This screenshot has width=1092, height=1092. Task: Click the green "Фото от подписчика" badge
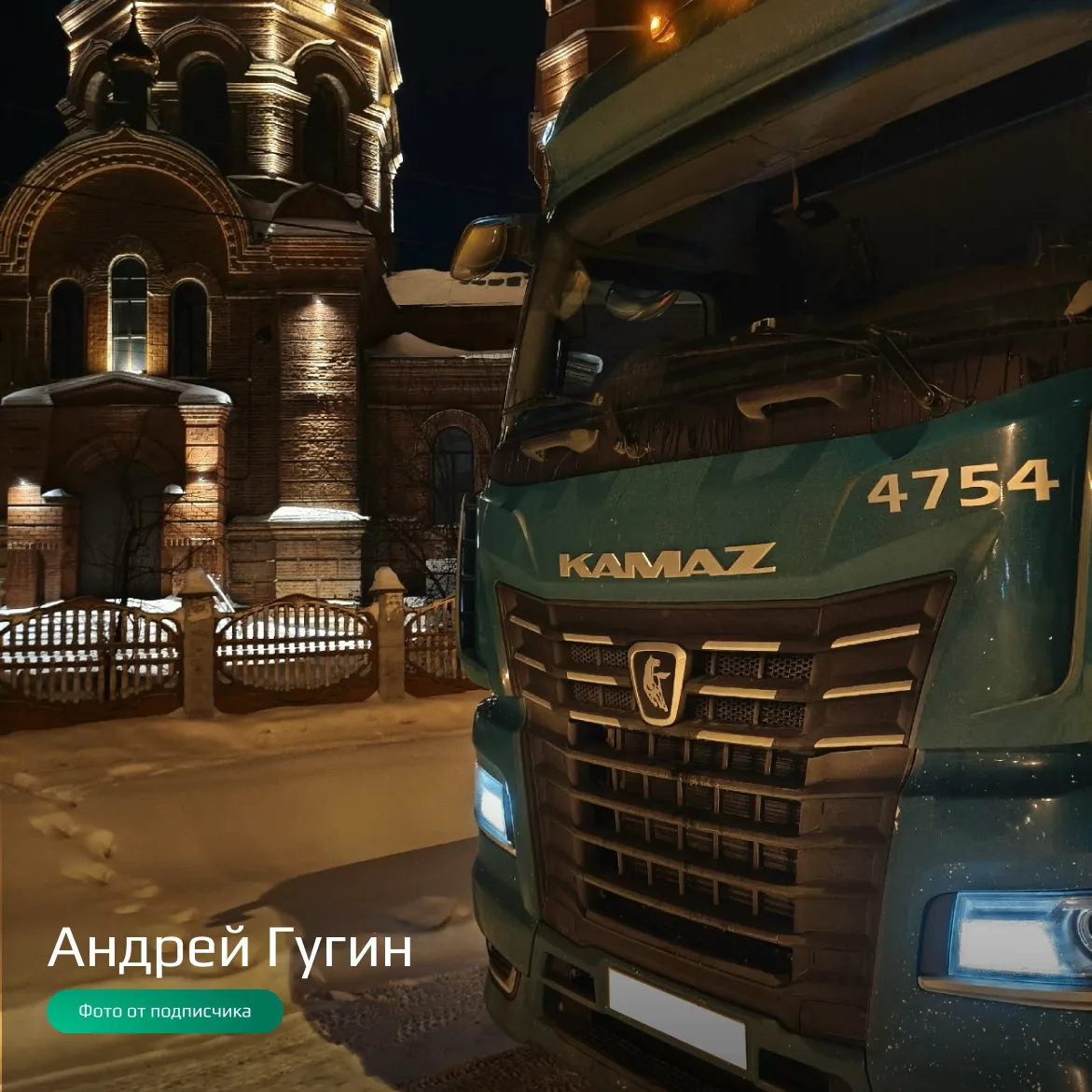[165, 1012]
